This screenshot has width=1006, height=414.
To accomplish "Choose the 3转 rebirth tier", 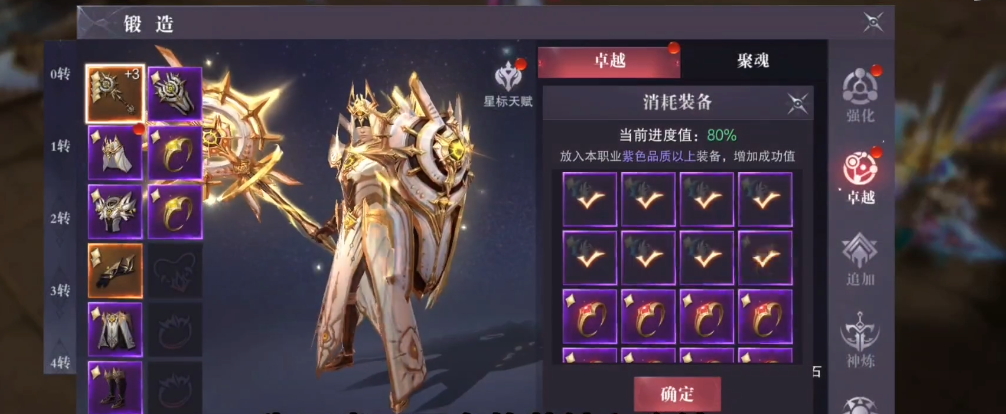I will pos(61,290).
